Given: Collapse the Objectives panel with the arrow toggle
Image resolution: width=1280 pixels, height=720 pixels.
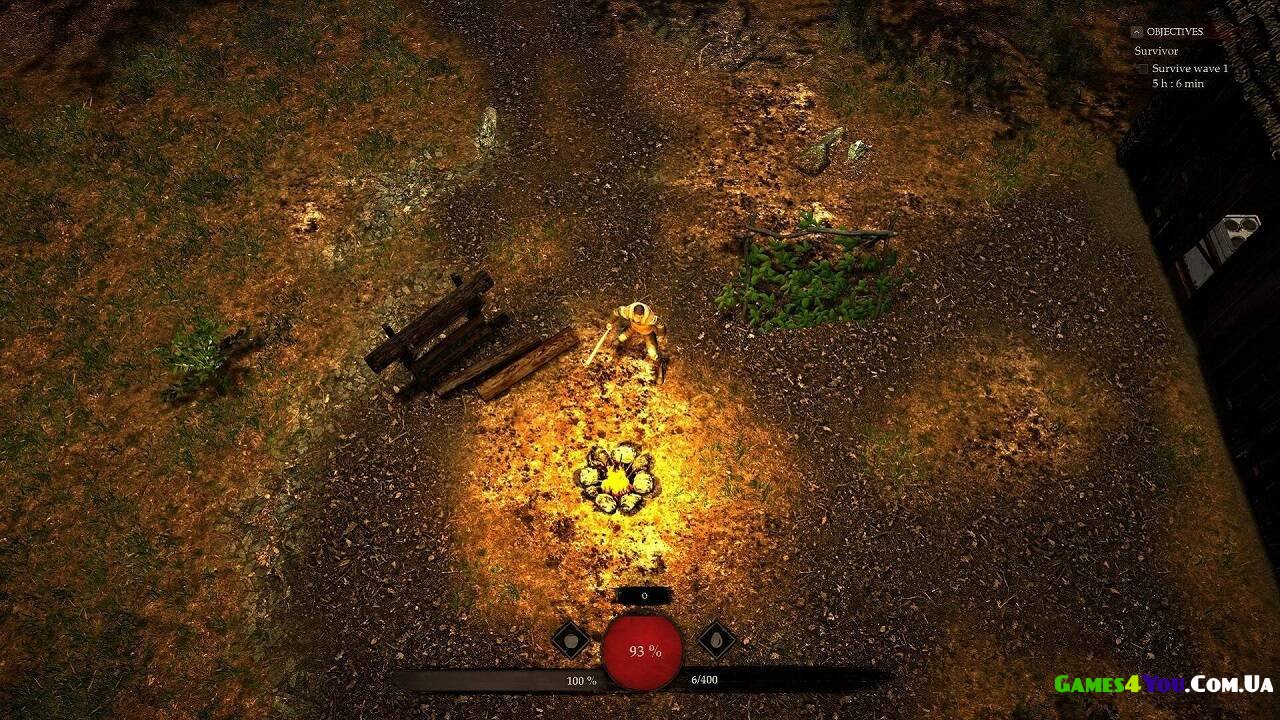Looking at the screenshot, I should (1136, 32).
